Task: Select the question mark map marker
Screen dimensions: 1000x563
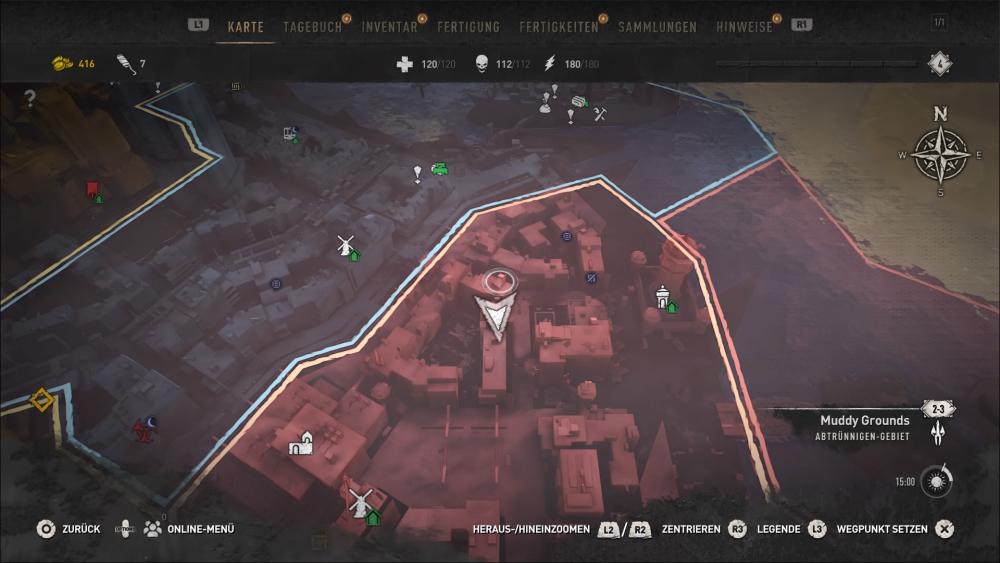Action: 30,99
